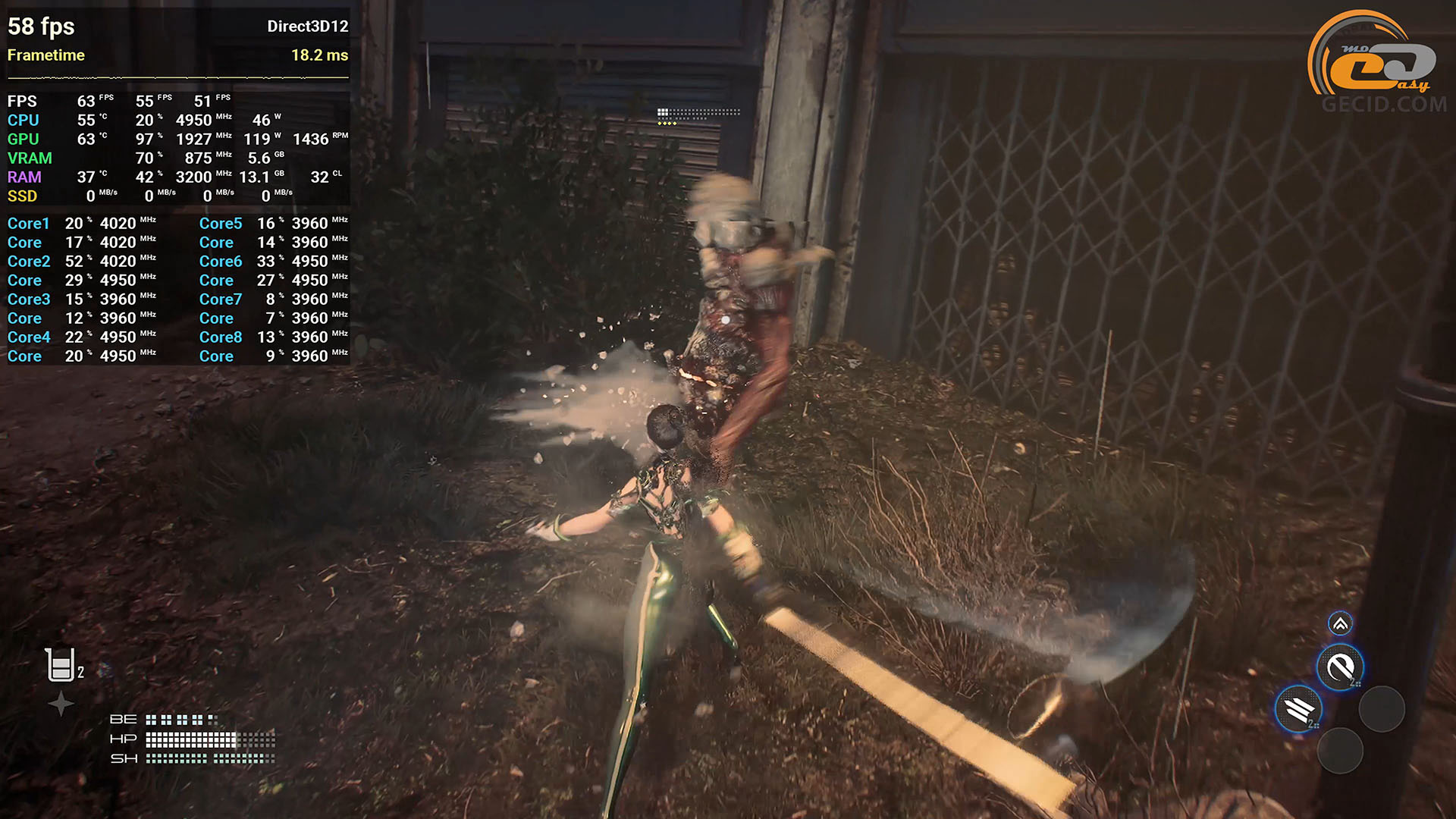
Task: Select the grey four-point star icon
Action: pos(61,704)
